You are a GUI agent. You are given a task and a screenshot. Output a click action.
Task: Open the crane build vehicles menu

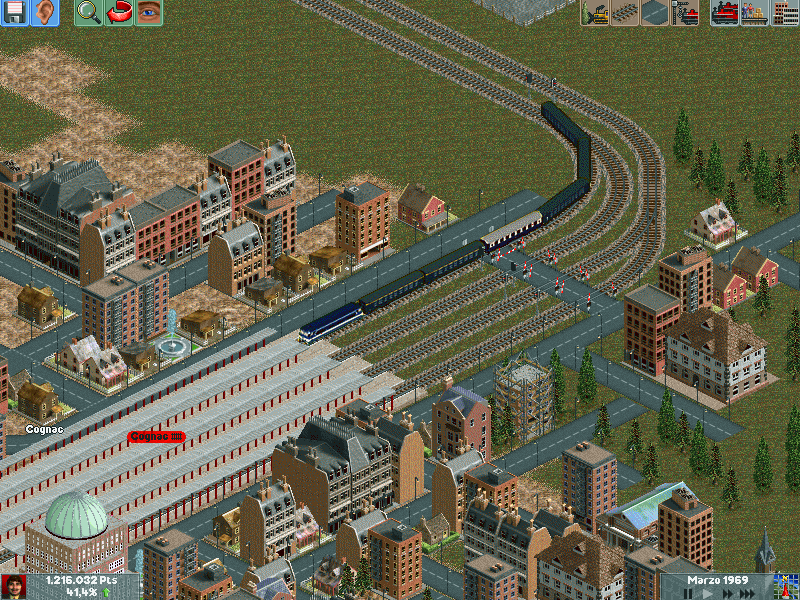coord(685,13)
